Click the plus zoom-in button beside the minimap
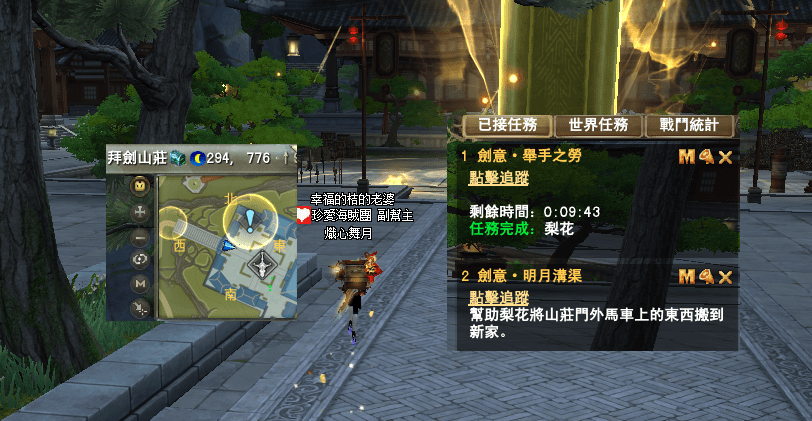Viewport: 812px width, 421px height. coord(141,212)
